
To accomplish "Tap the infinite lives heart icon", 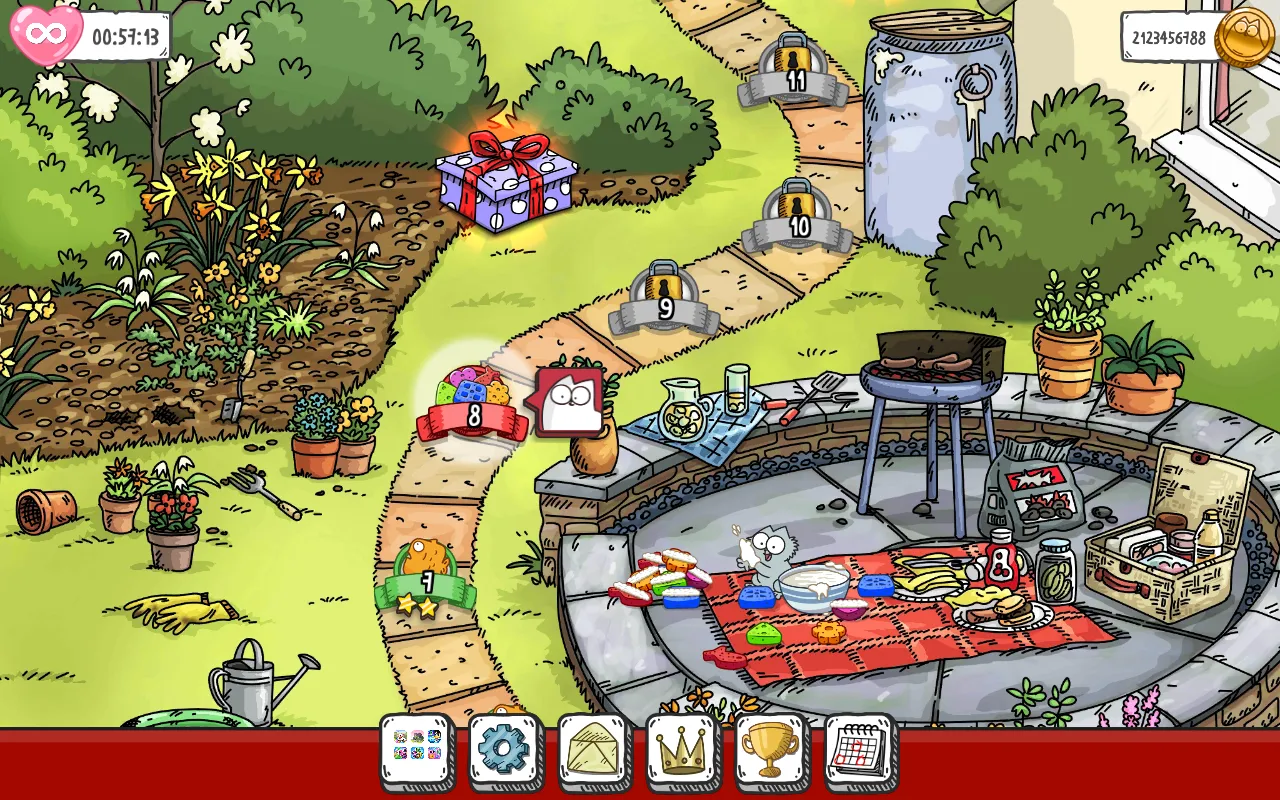I will tap(47, 35).
